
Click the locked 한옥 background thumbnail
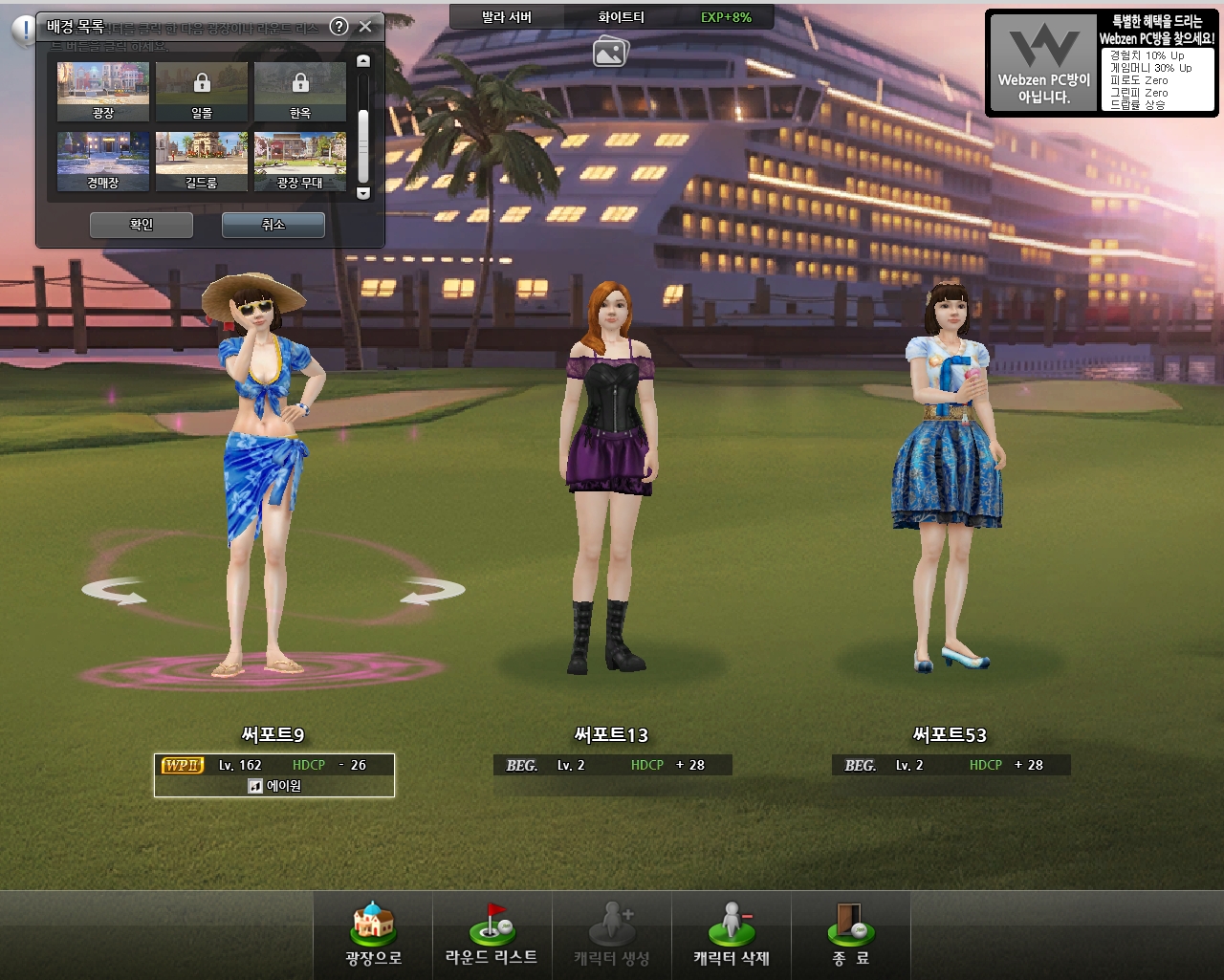300,91
